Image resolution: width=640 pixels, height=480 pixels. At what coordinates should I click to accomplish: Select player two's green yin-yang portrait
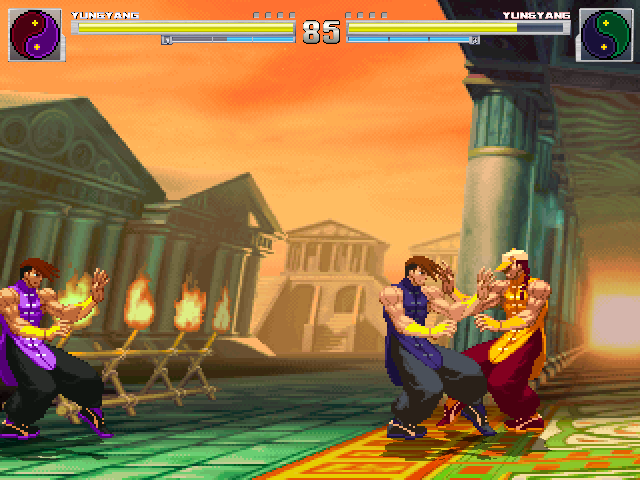tap(604, 35)
